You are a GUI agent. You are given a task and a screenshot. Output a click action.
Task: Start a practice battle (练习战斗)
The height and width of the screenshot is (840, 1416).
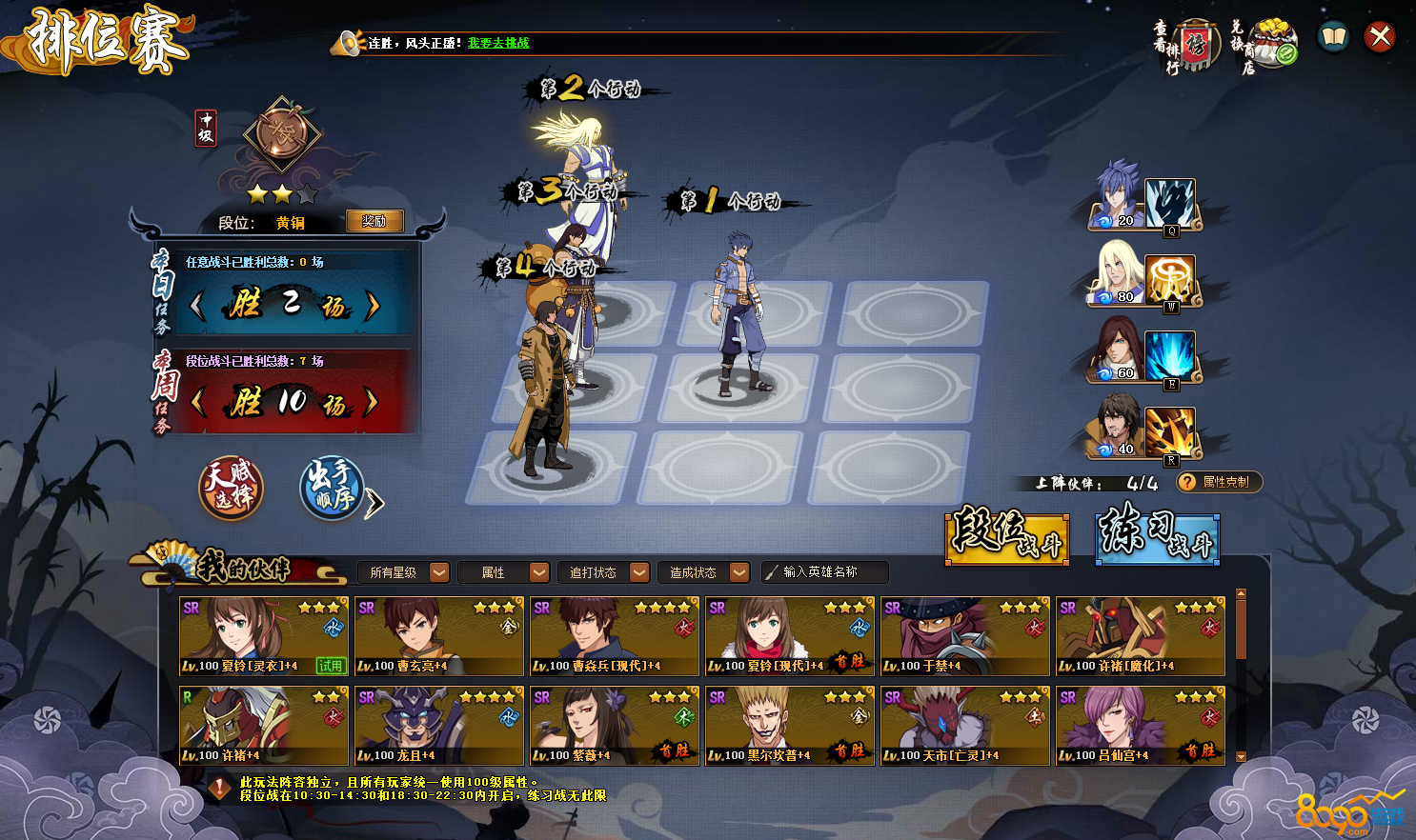[x=1157, y=534]
